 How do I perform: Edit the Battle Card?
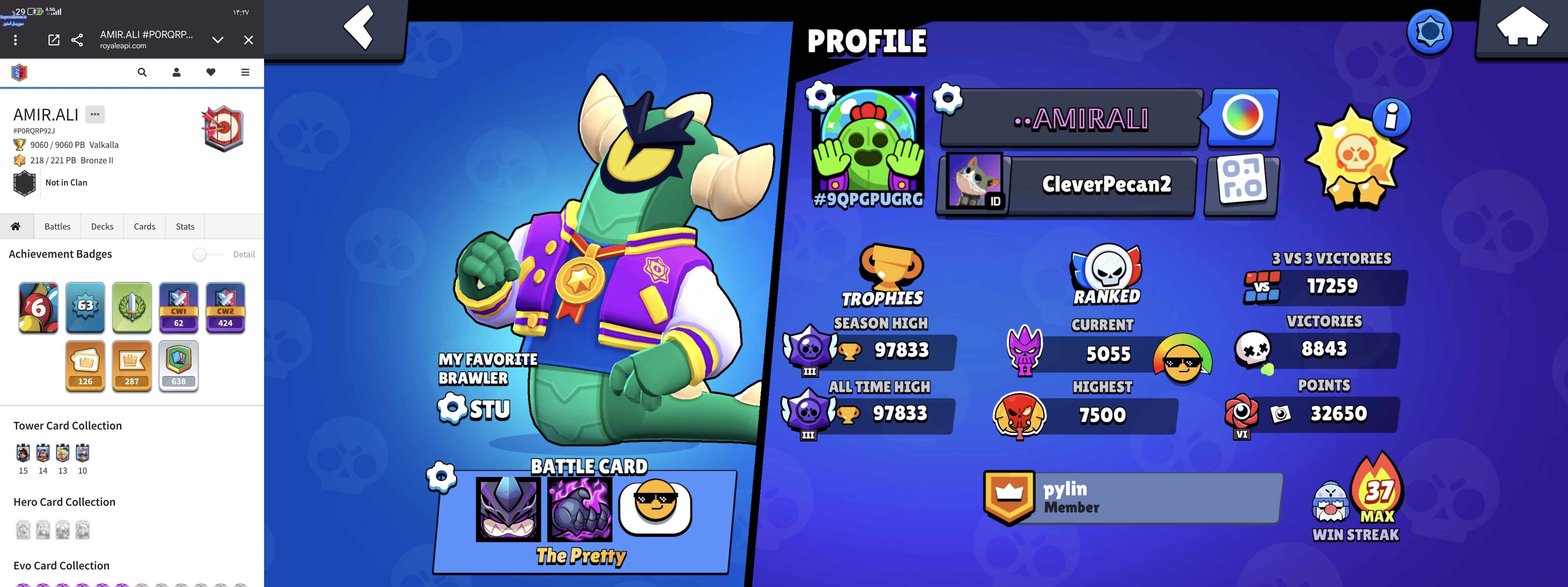click(x=441, y=476)
